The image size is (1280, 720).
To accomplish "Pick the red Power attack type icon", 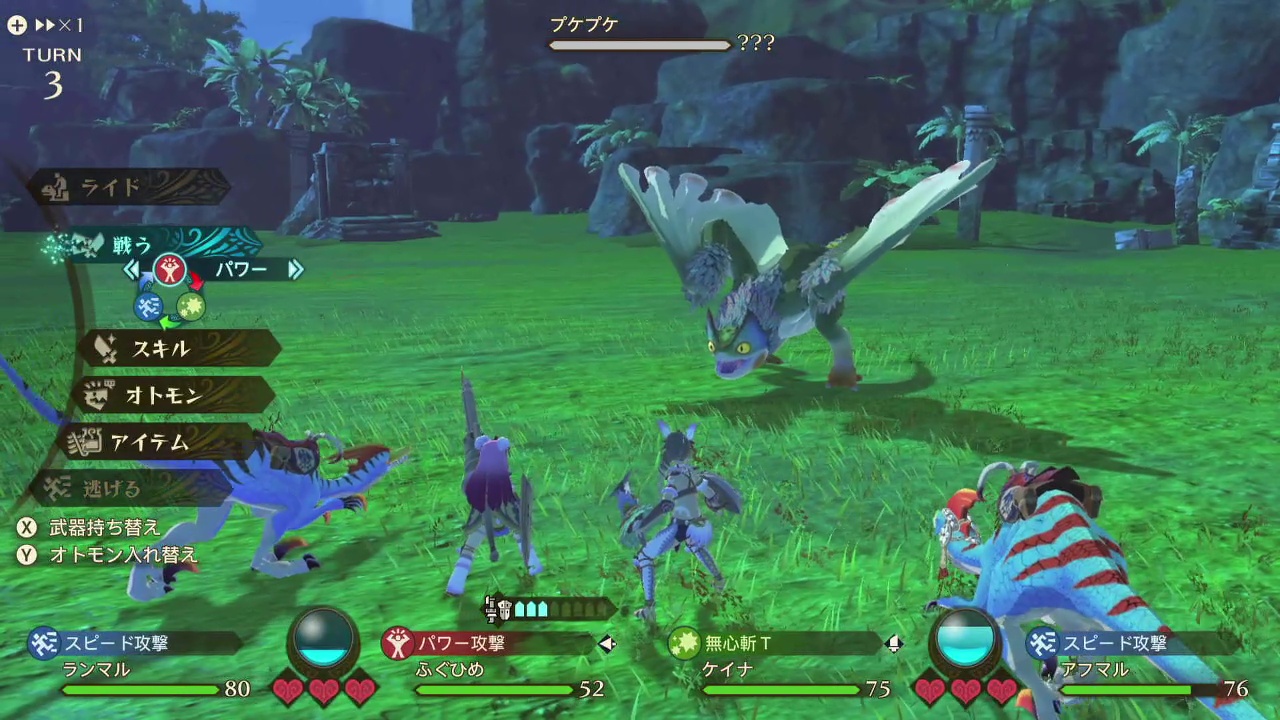I will pos(169,269).
